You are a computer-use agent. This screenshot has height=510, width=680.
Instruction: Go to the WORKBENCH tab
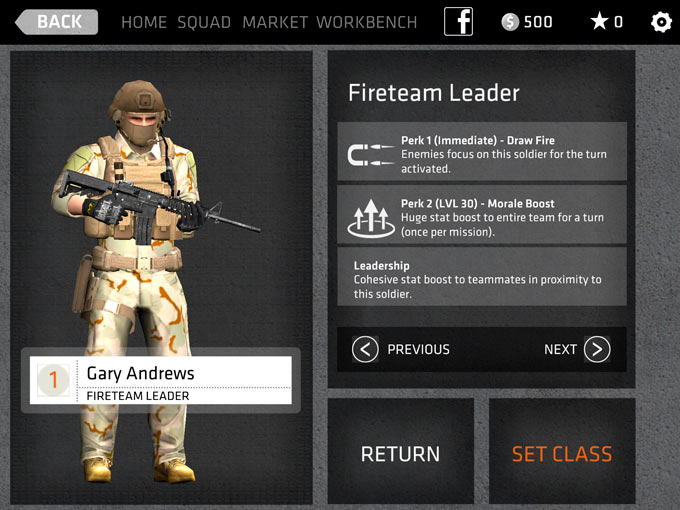(367, 22)
